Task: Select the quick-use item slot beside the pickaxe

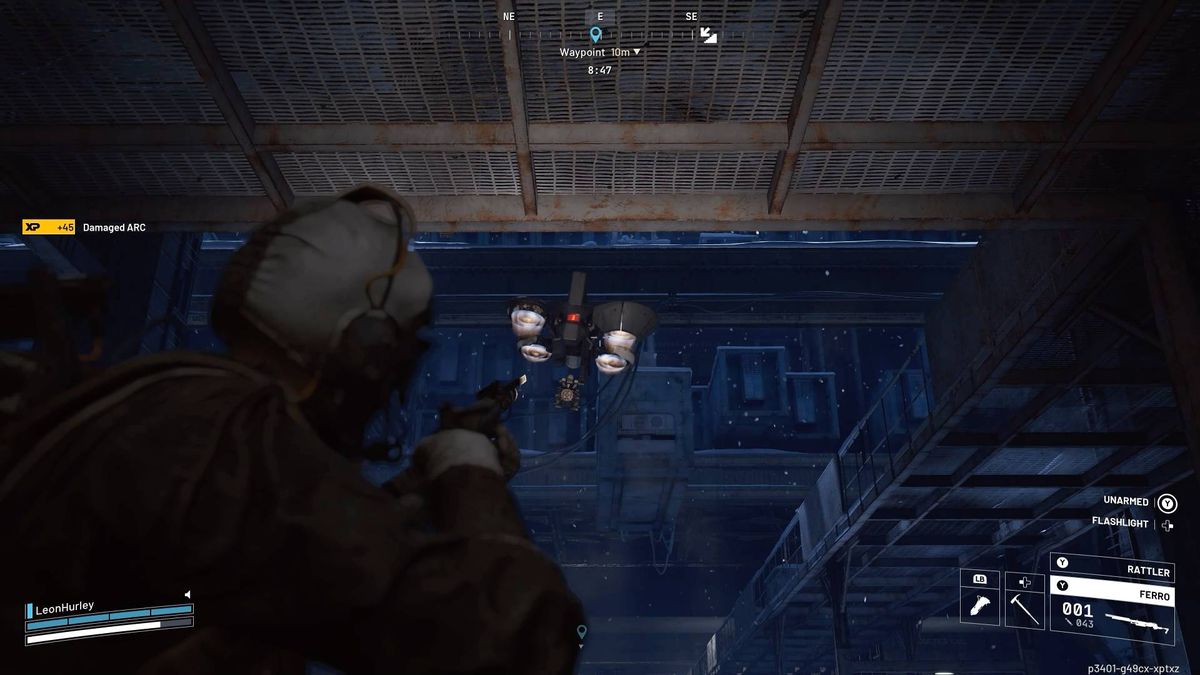Action: point(980,605)
